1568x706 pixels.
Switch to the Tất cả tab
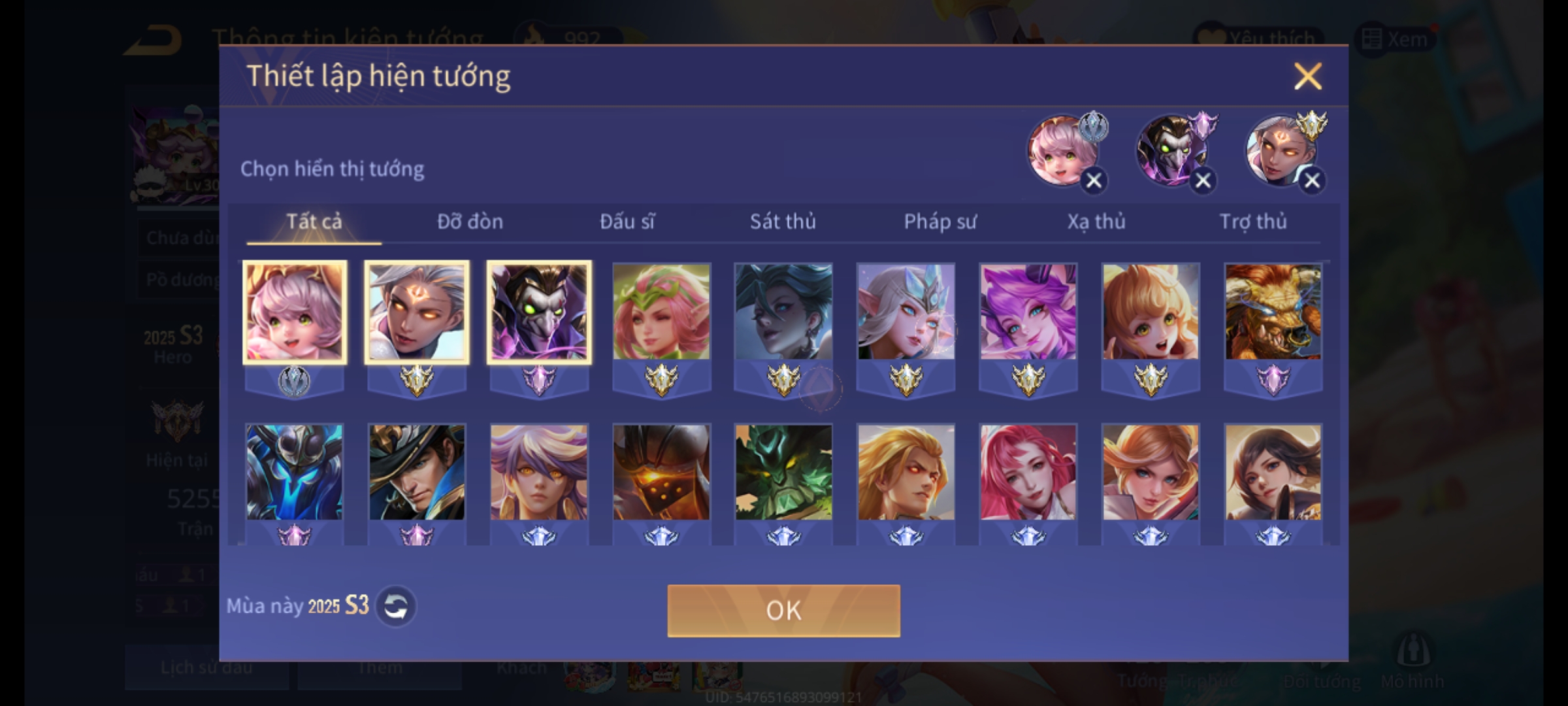tap(314, 222)
